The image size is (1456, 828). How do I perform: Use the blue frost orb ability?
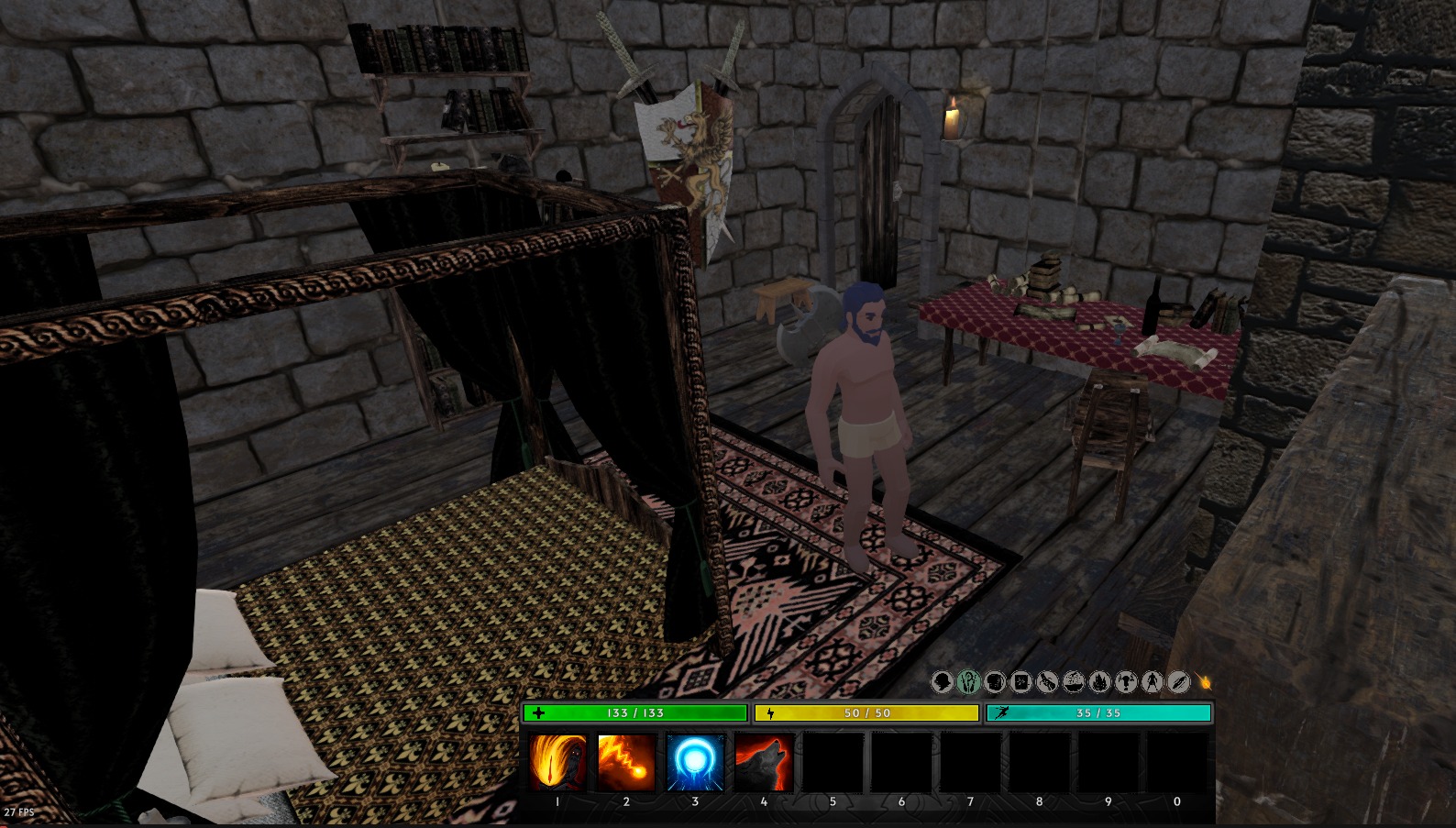click(695, 762)
